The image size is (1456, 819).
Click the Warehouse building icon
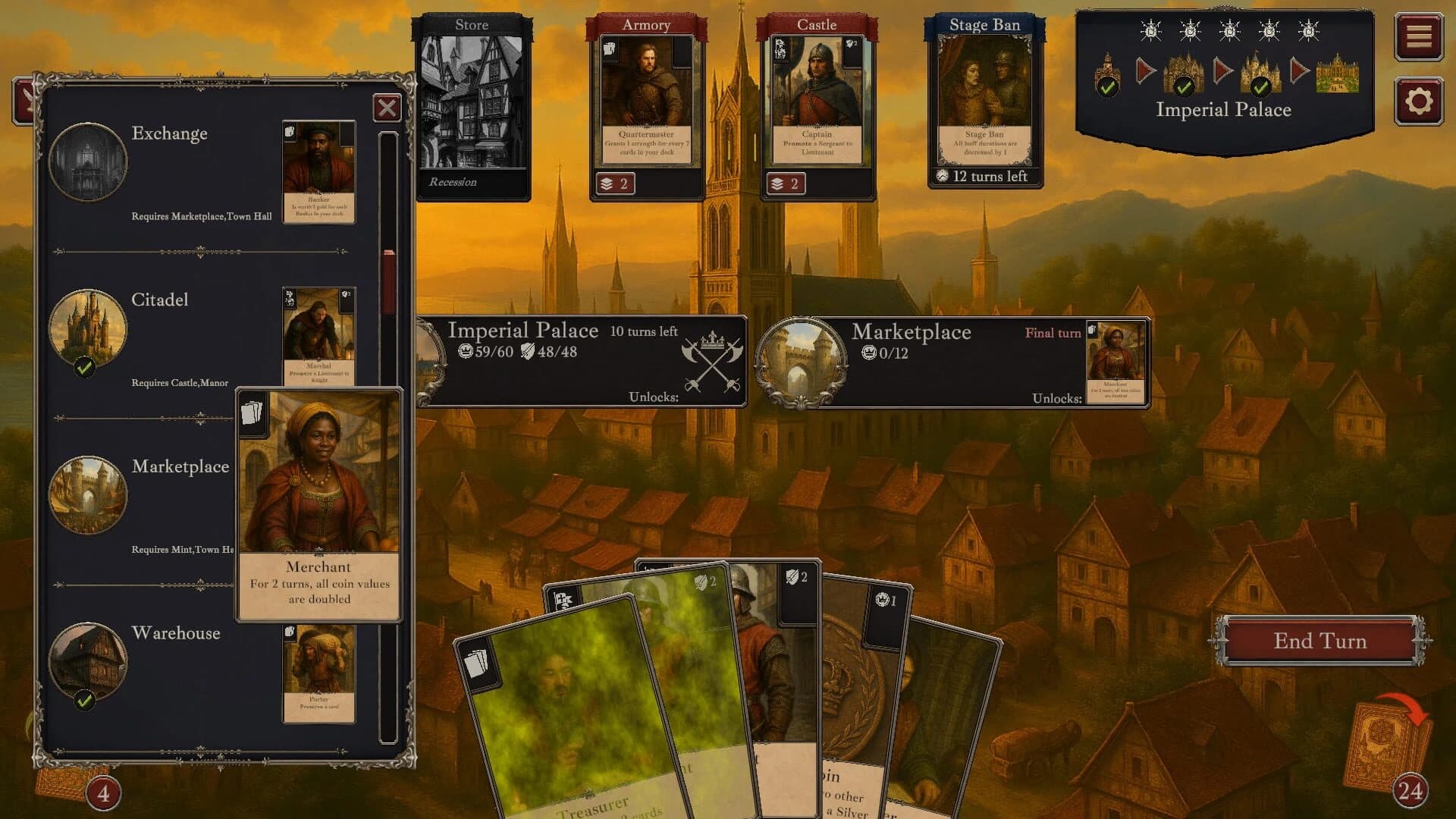[88, 661]
